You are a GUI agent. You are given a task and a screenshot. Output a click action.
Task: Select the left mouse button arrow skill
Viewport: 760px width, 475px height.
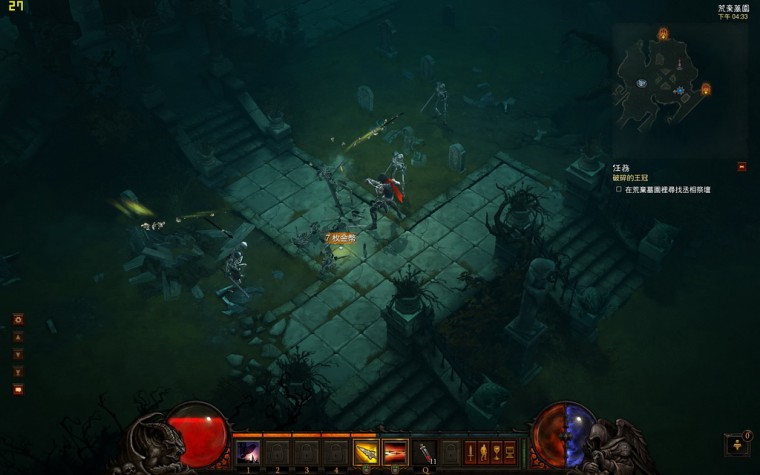tap(366, 452)
